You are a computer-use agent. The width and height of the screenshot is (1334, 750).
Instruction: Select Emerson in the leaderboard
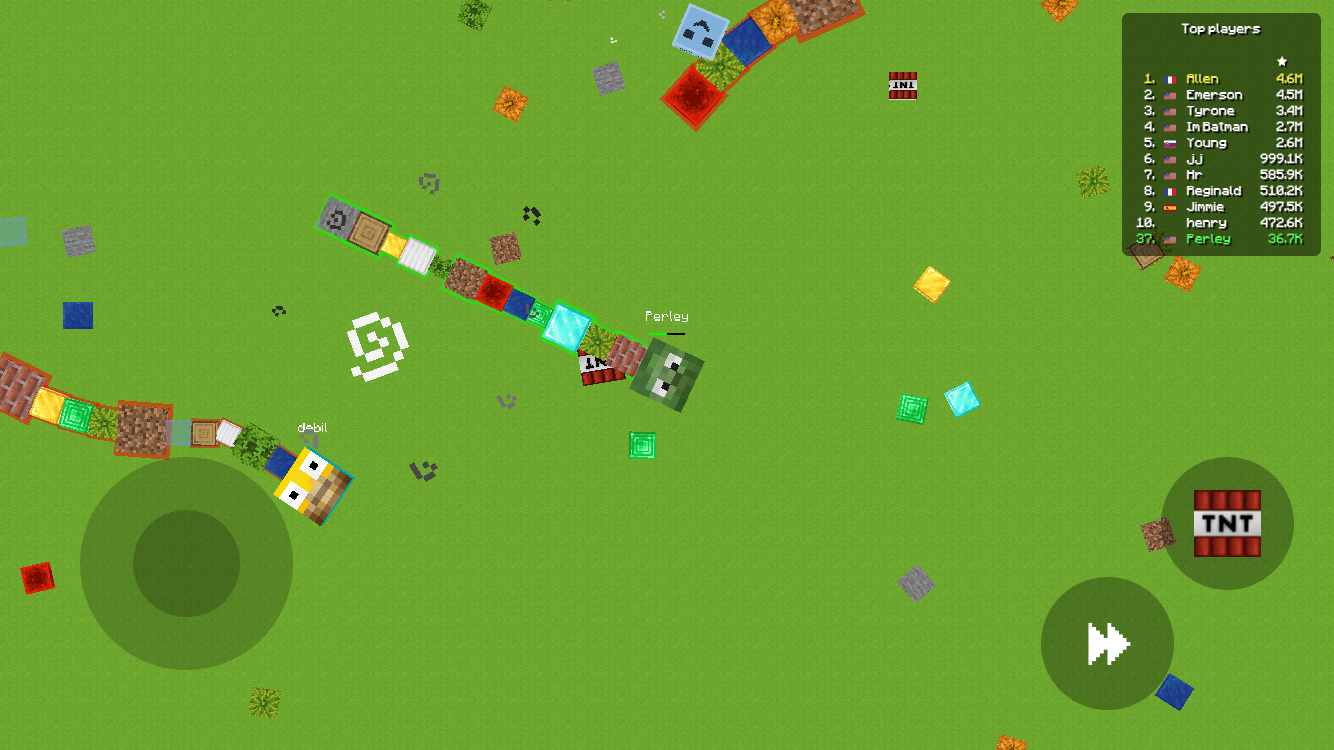tap(1213, 94)
